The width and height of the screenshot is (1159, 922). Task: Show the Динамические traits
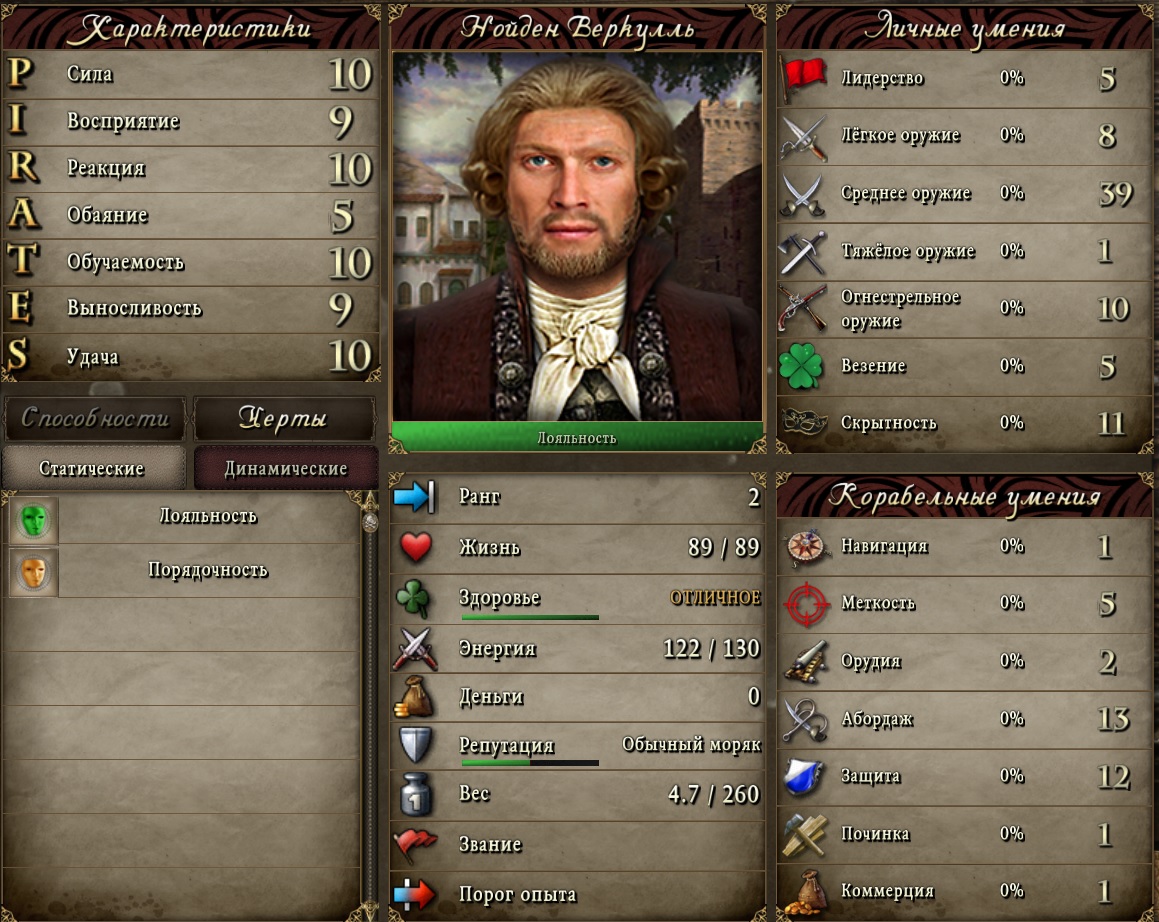285,468
